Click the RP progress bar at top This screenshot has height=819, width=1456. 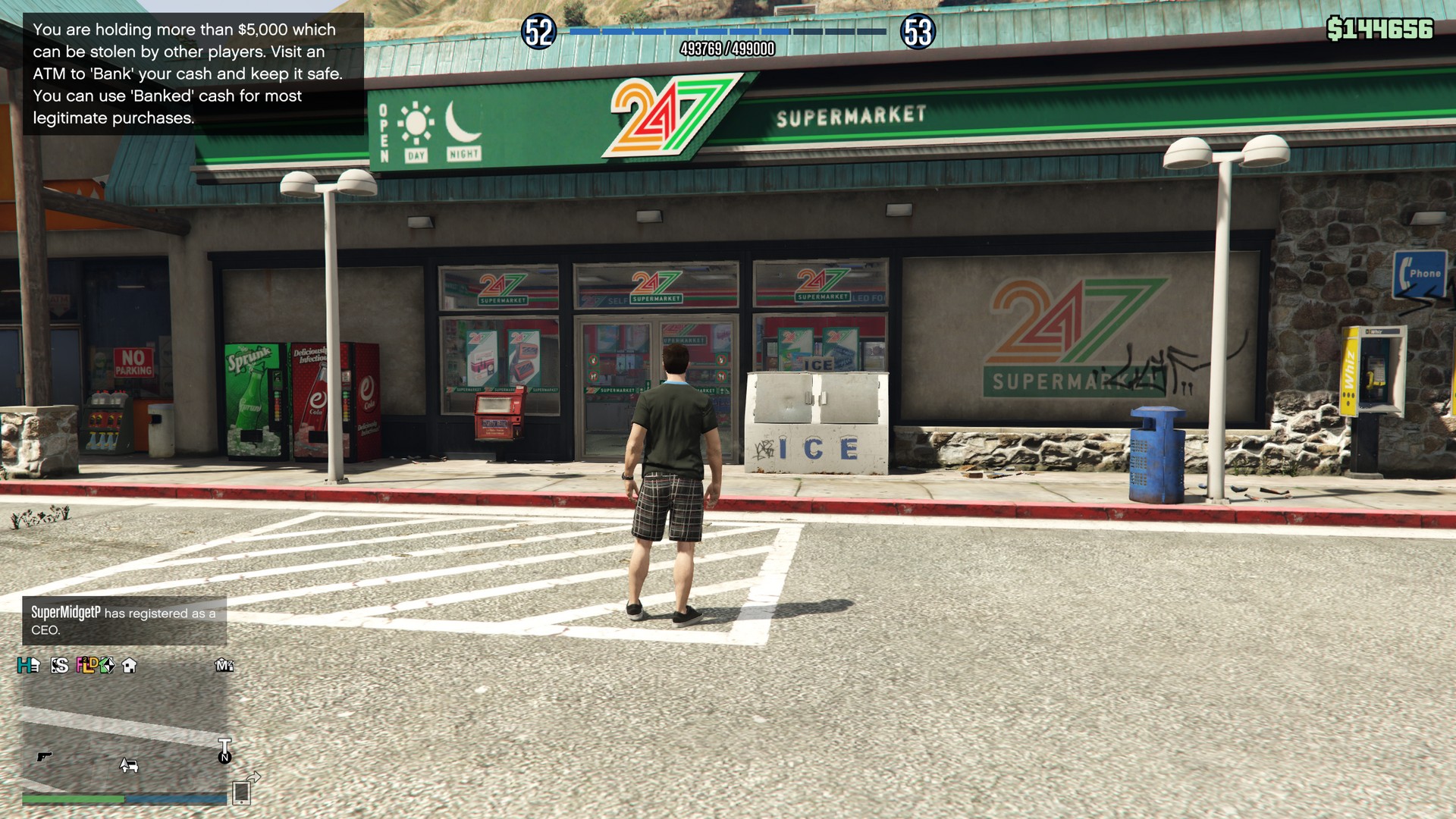coord(728,32)
